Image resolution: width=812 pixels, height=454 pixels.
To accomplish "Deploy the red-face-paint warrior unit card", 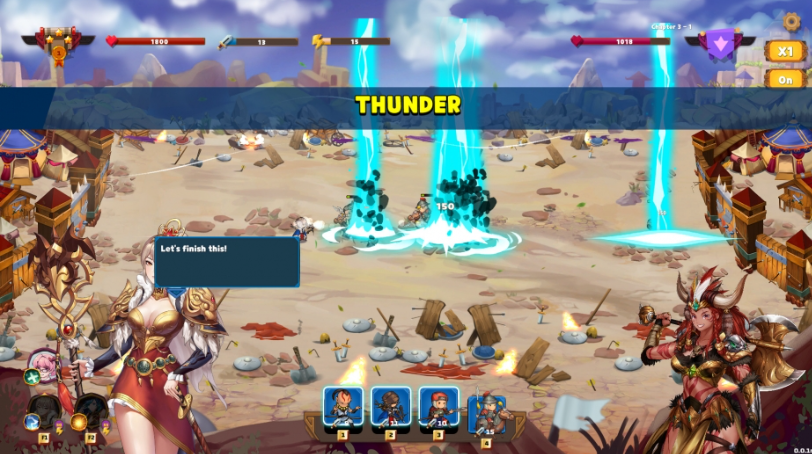I will (342, 408).
